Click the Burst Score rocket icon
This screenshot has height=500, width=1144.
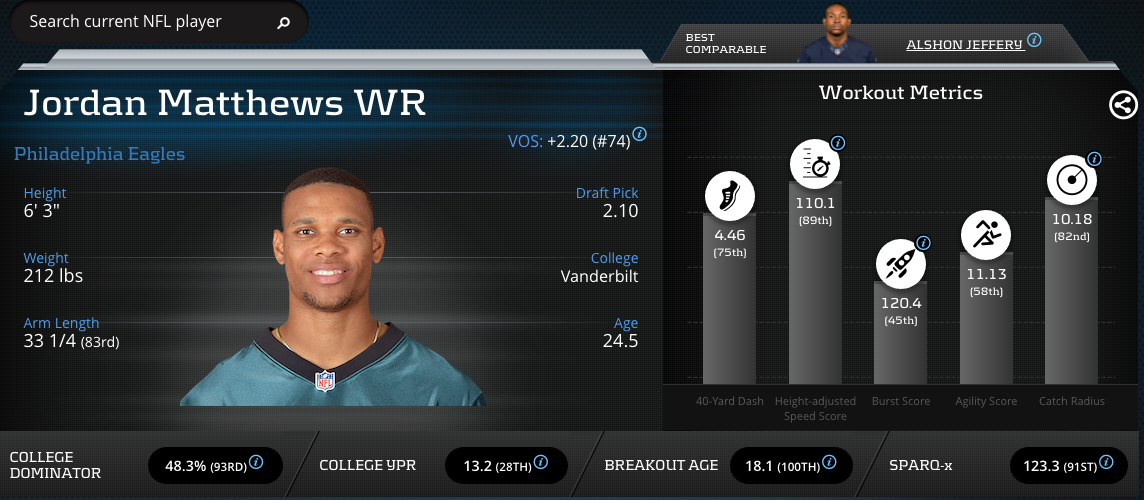900,263
